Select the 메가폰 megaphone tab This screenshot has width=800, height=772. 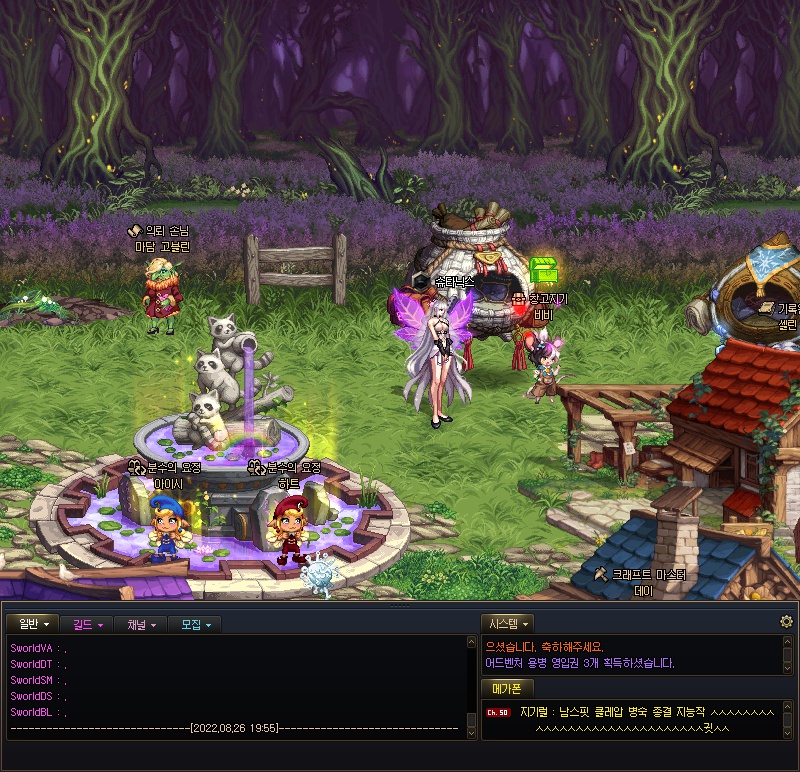509,688
